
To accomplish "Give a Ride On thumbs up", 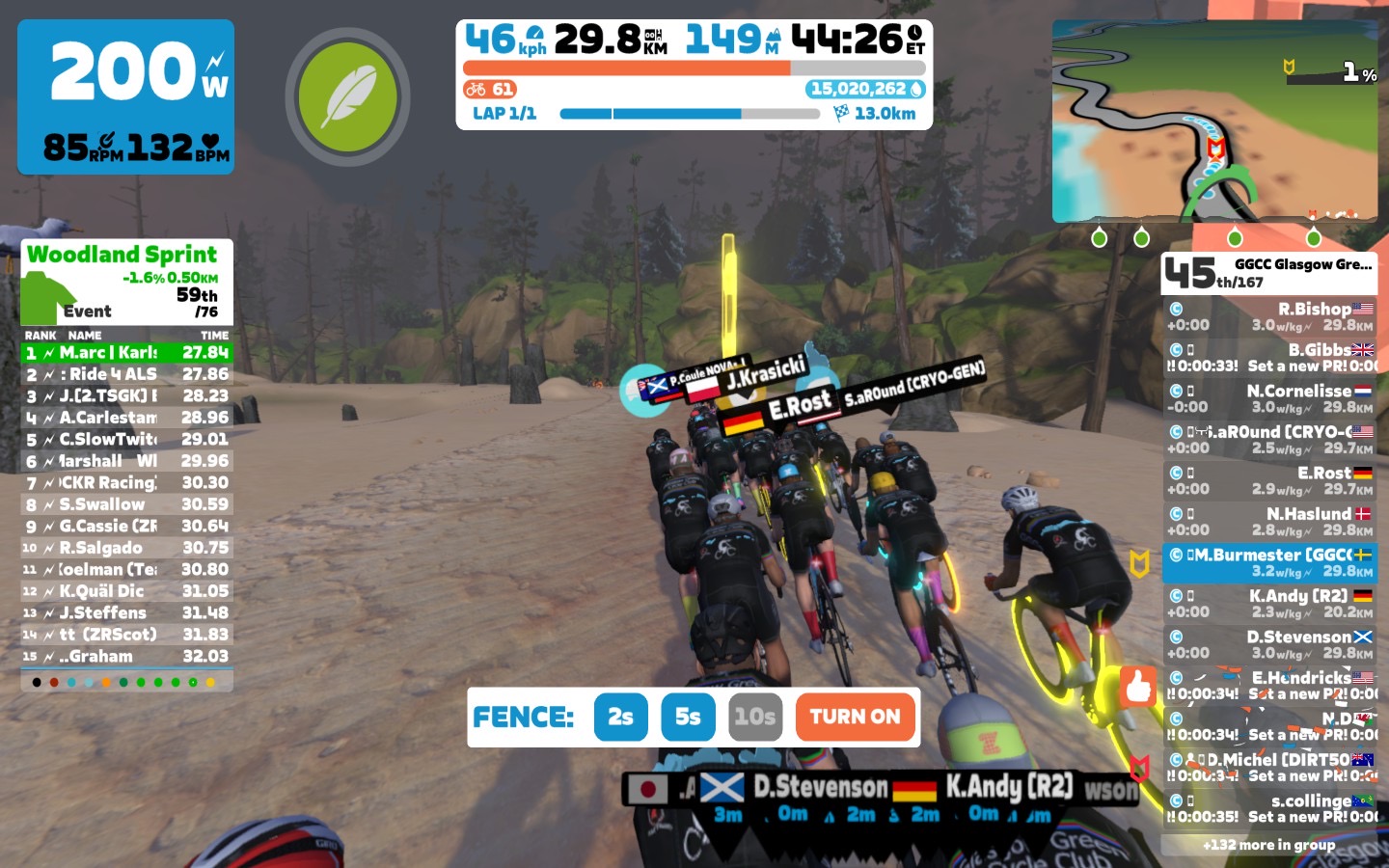I will (x=1138, y=687).
